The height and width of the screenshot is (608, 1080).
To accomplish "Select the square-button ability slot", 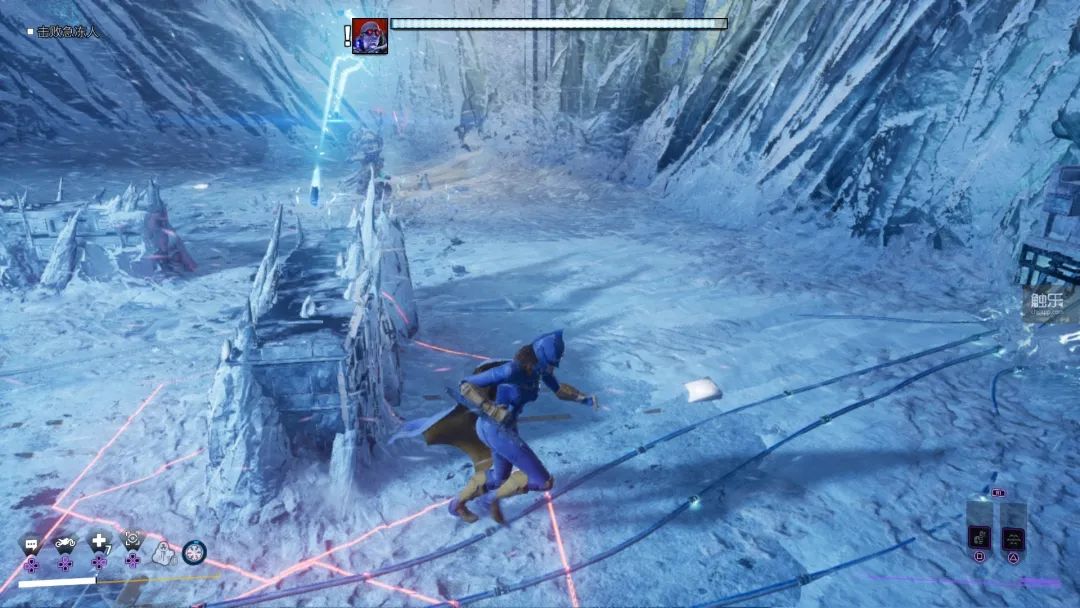I will point(979,540).
